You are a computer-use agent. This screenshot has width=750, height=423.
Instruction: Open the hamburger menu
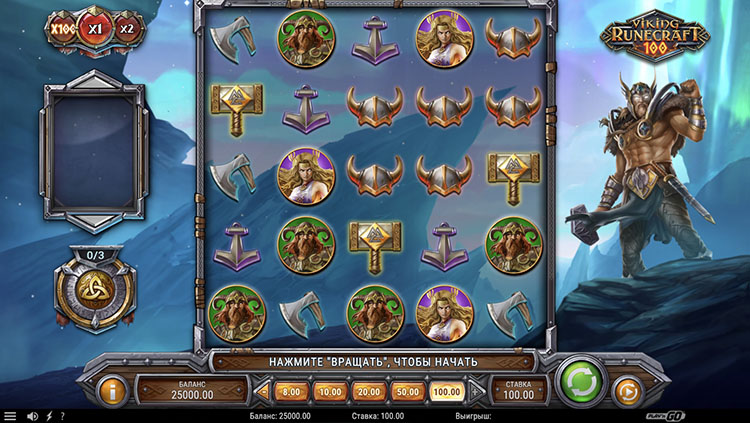click(10, 416)
